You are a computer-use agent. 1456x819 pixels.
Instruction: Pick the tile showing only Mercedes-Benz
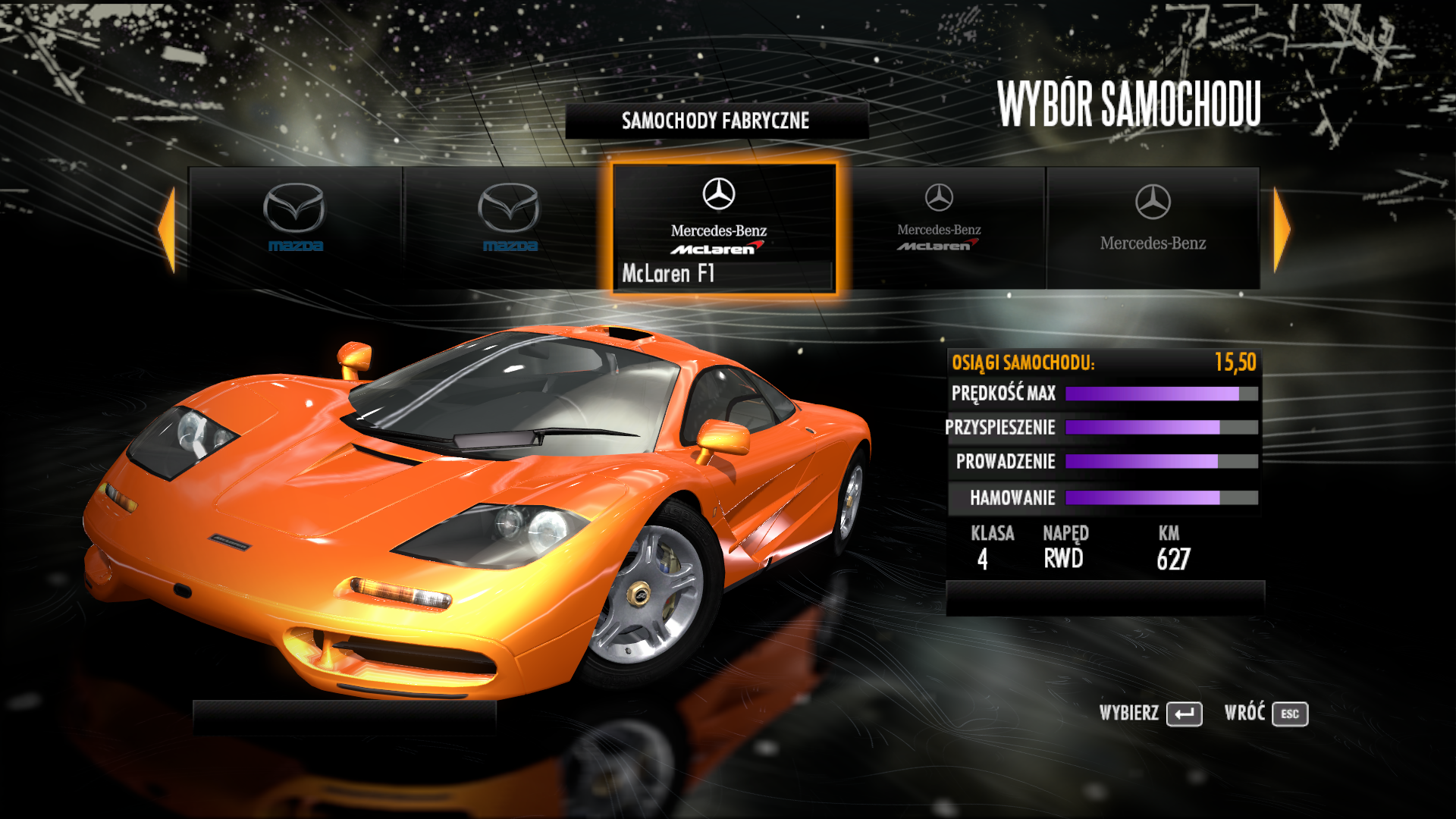pos(1152,226)
